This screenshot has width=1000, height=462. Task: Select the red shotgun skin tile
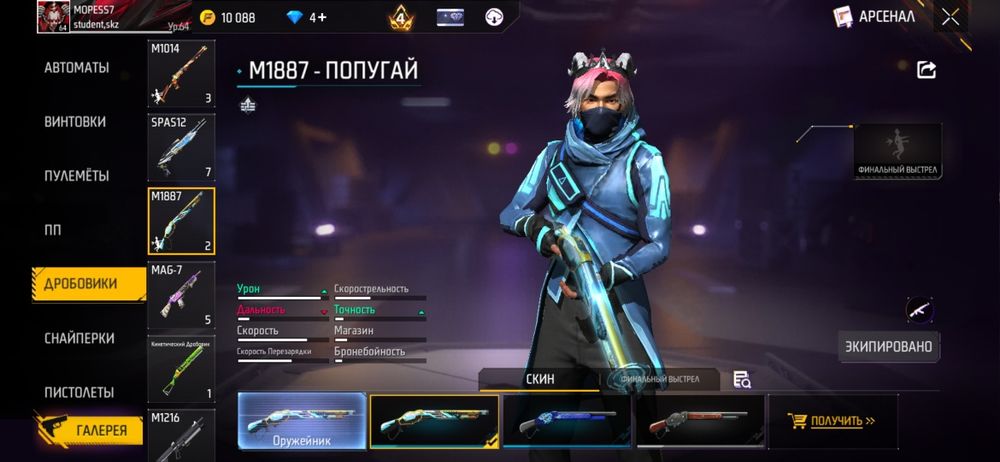coord(698,420)
